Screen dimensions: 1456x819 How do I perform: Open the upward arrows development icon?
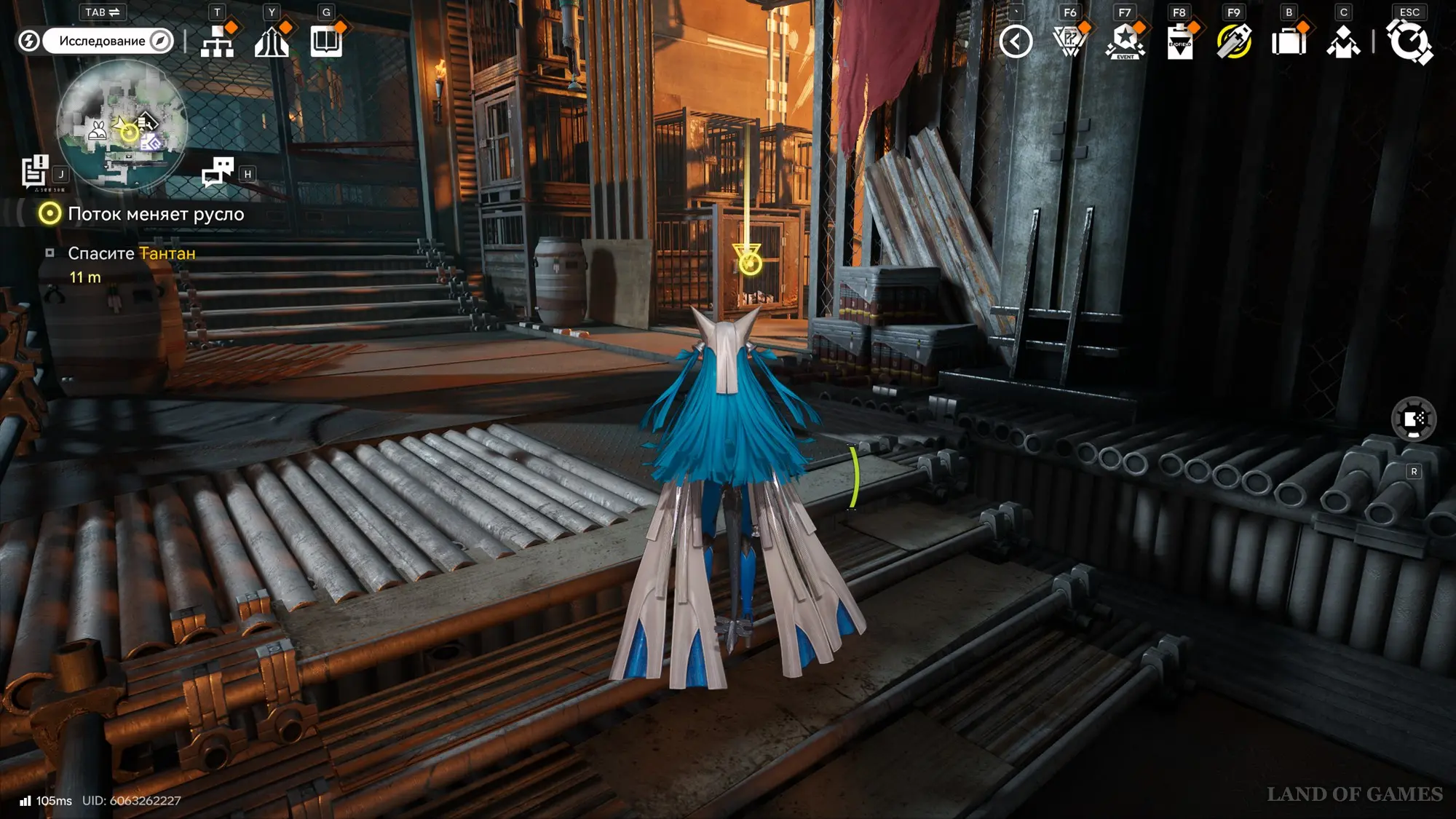pyautogui.click(x=272, y=41)
